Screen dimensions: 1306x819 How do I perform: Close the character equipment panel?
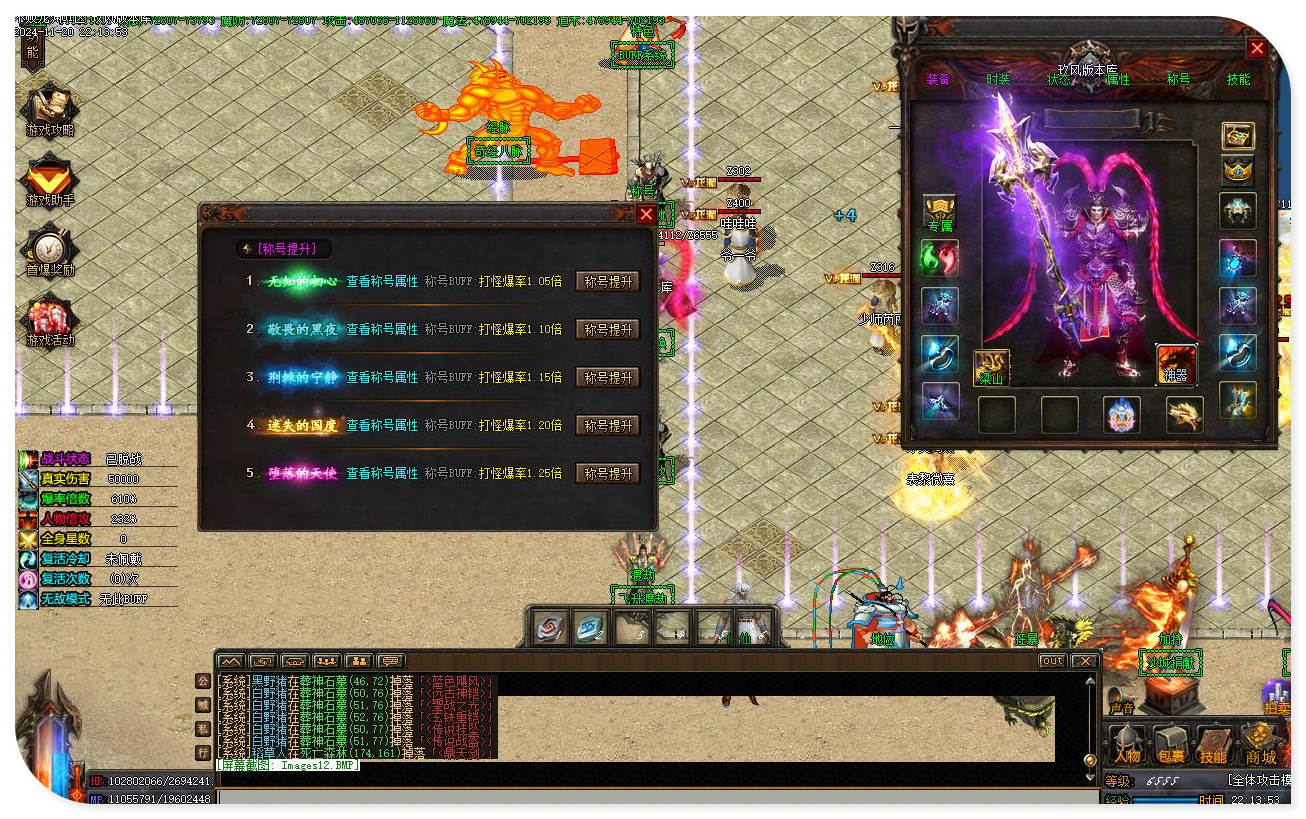[x=1257, y=48]
